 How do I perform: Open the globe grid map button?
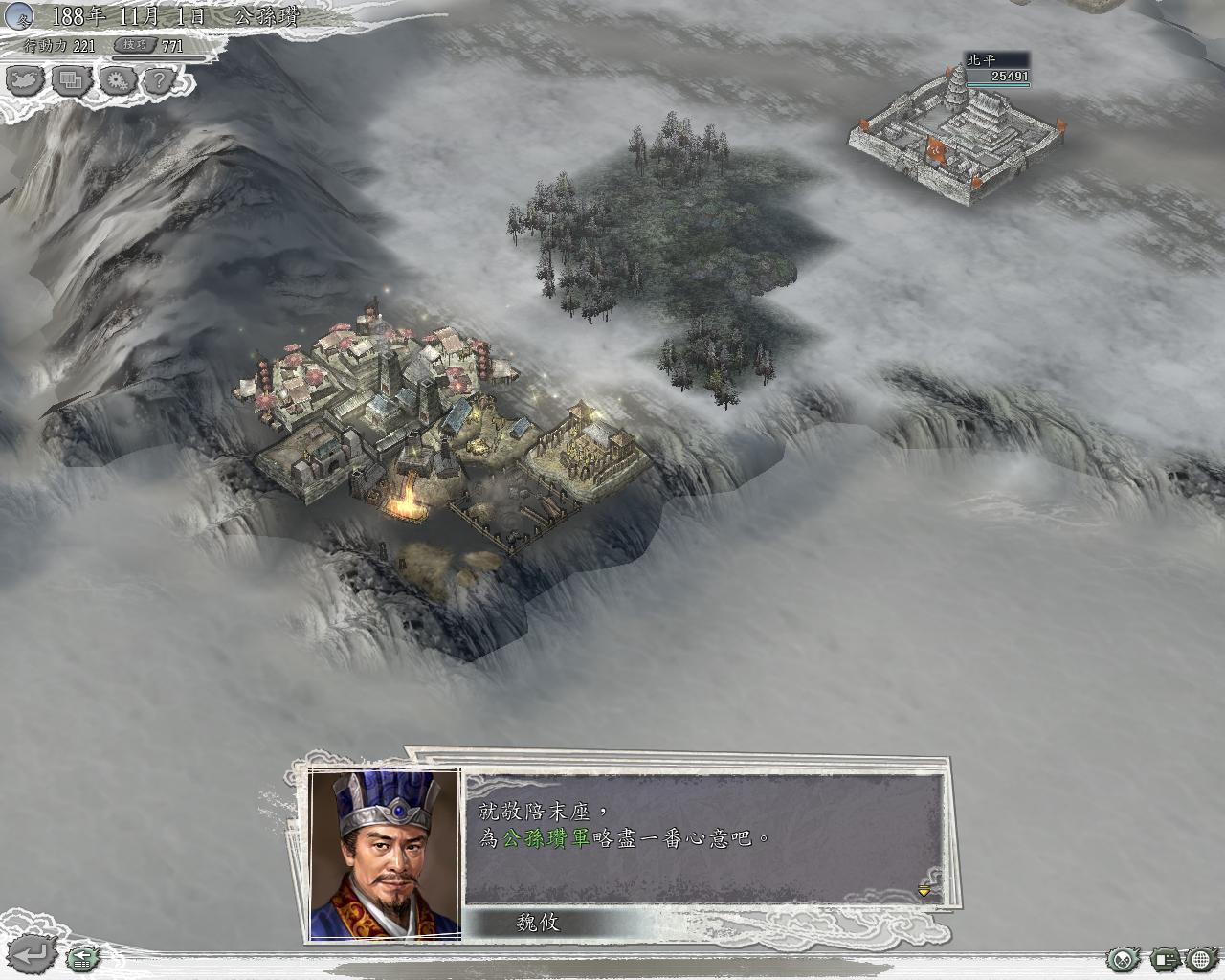pos(1201,958)
